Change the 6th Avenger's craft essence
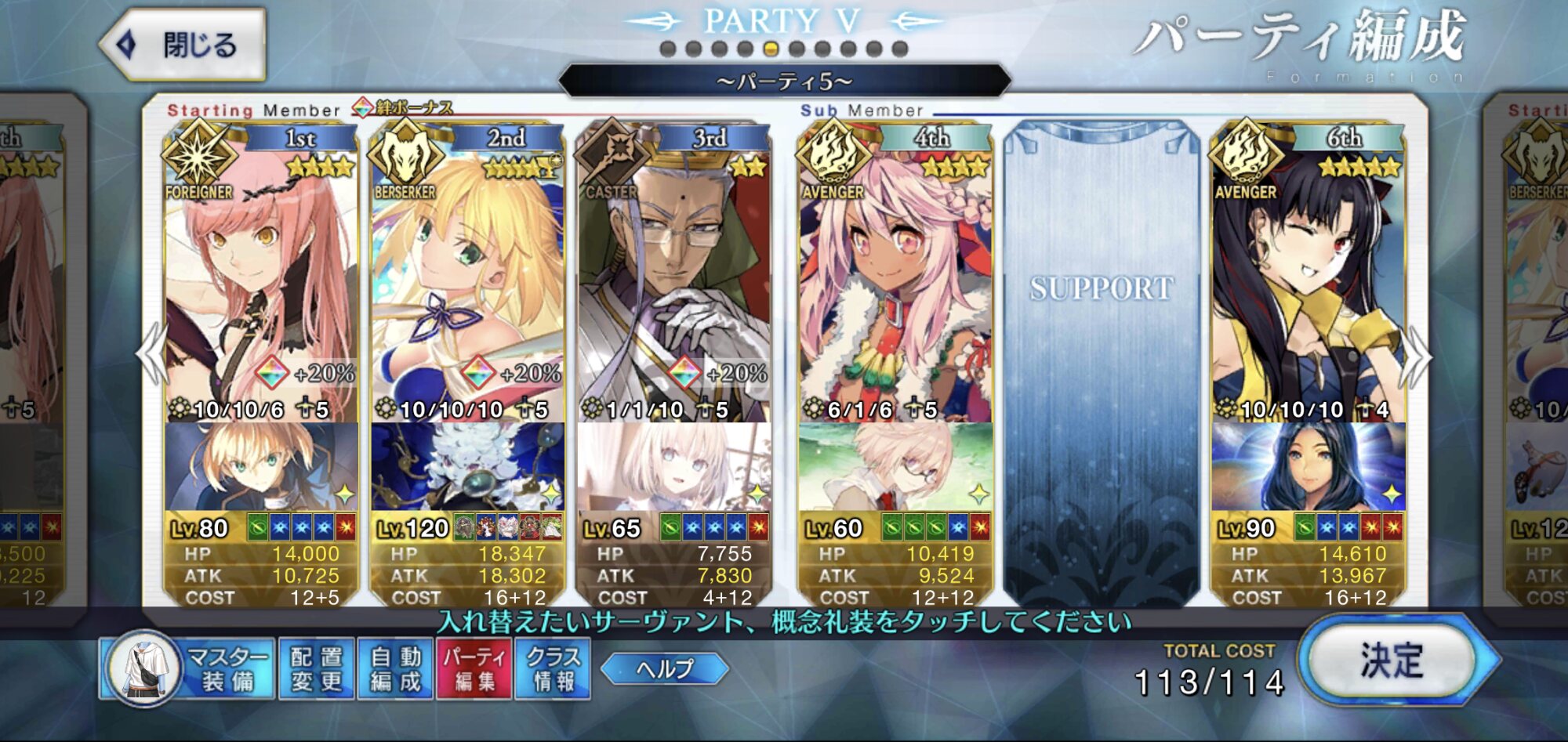This screenshot has height=742, width=1568. tap(1308, 467)
